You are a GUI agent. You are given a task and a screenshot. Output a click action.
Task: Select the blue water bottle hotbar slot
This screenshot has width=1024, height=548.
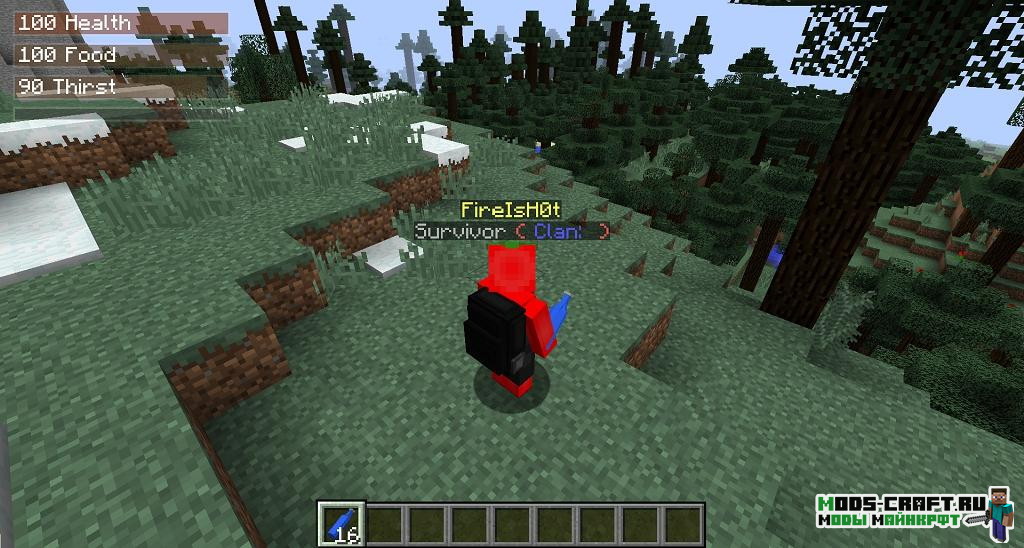(x=339, y=523)
